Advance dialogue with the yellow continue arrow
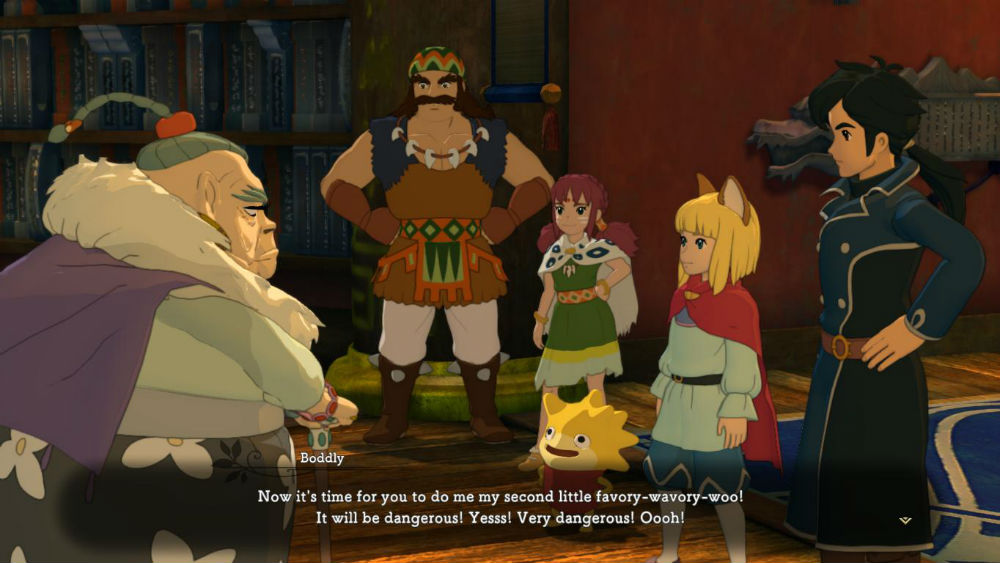This screenshot has width=1000, height=563. pos(905,520)
